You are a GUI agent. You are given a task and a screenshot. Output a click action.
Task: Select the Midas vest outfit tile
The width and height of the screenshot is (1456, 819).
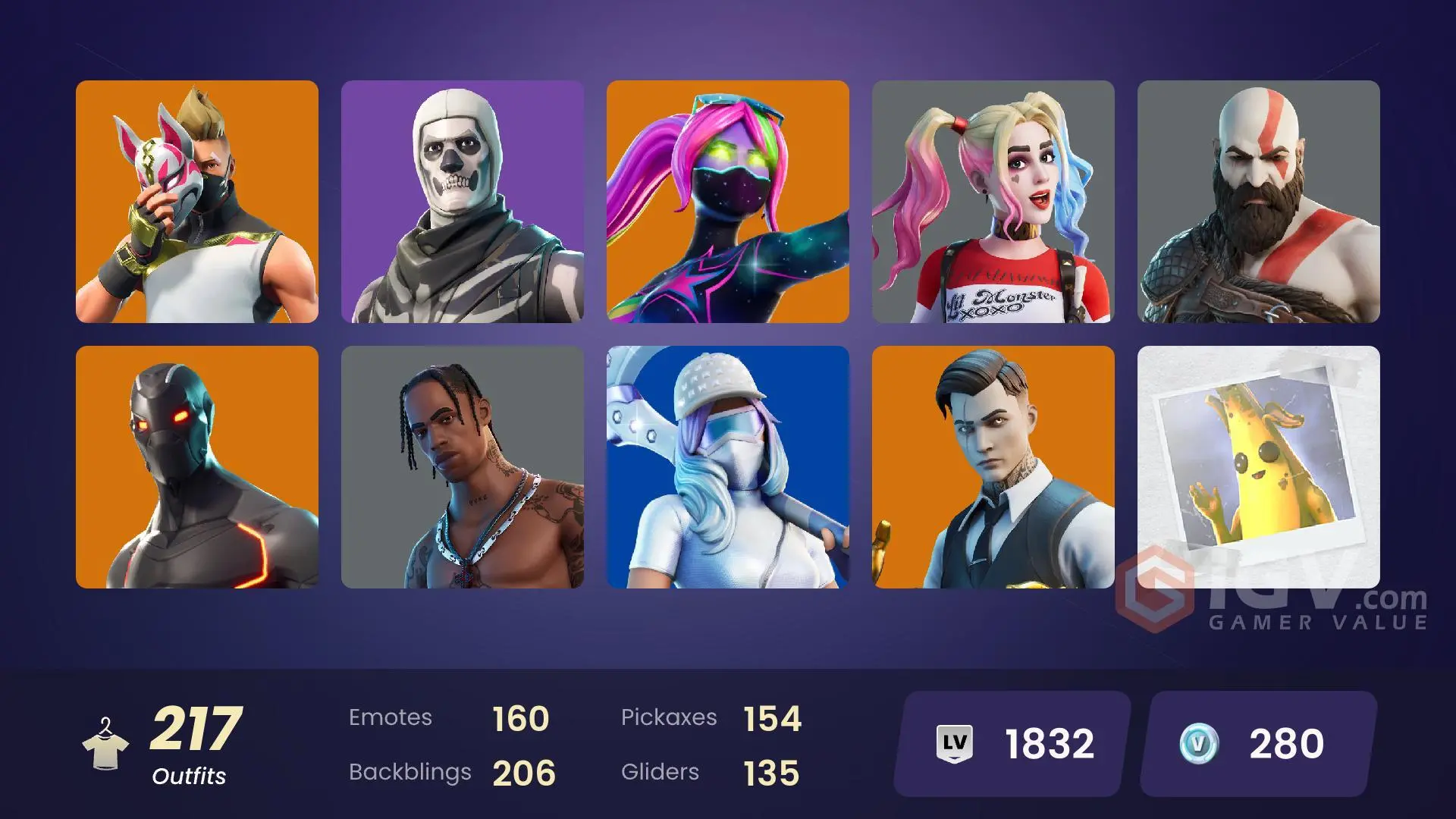click(994, 466)
